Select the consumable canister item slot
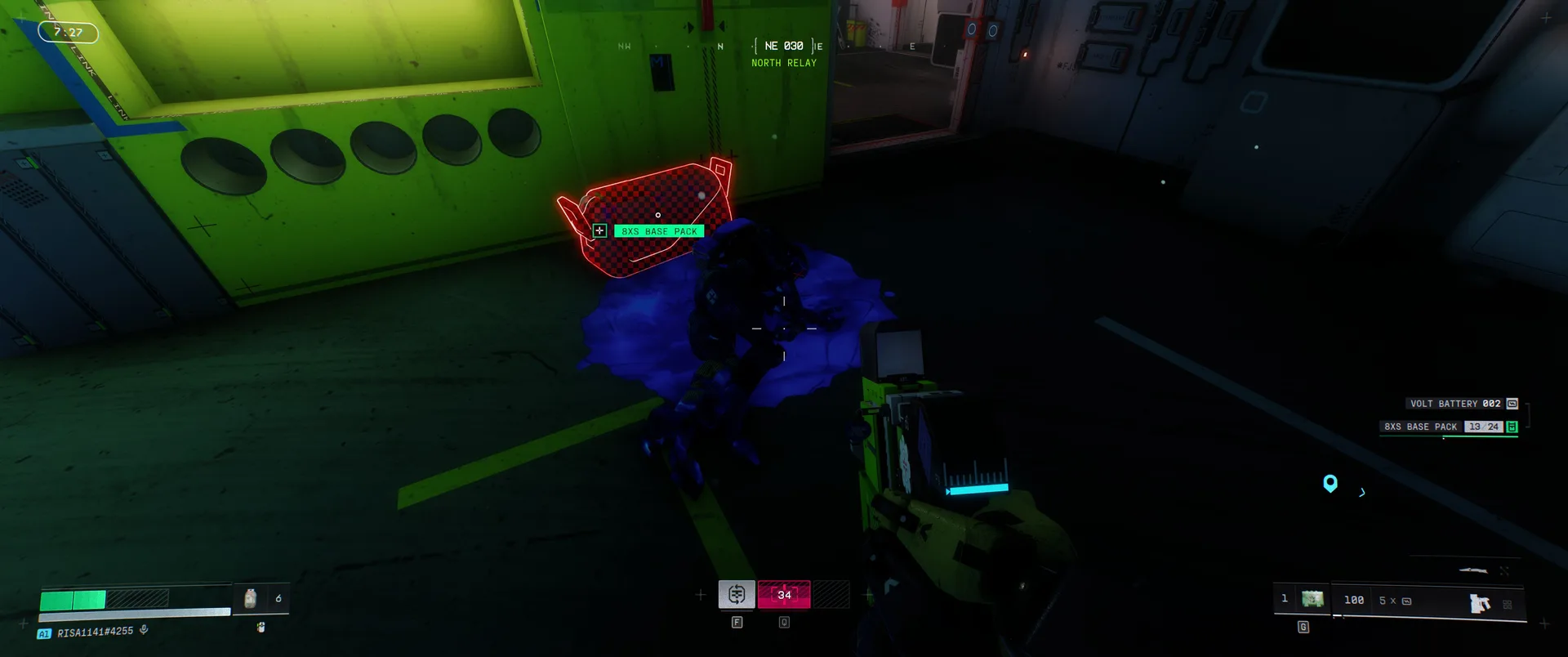Screen dimensions: 1568x657 coord(251,598)
